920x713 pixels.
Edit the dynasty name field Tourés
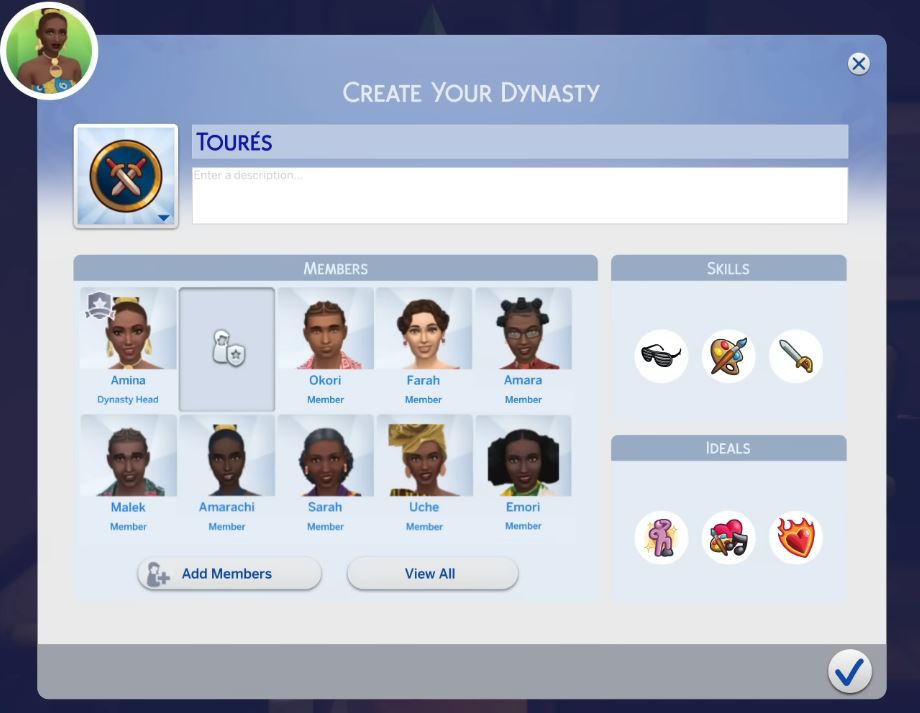[x=519, y=142]
